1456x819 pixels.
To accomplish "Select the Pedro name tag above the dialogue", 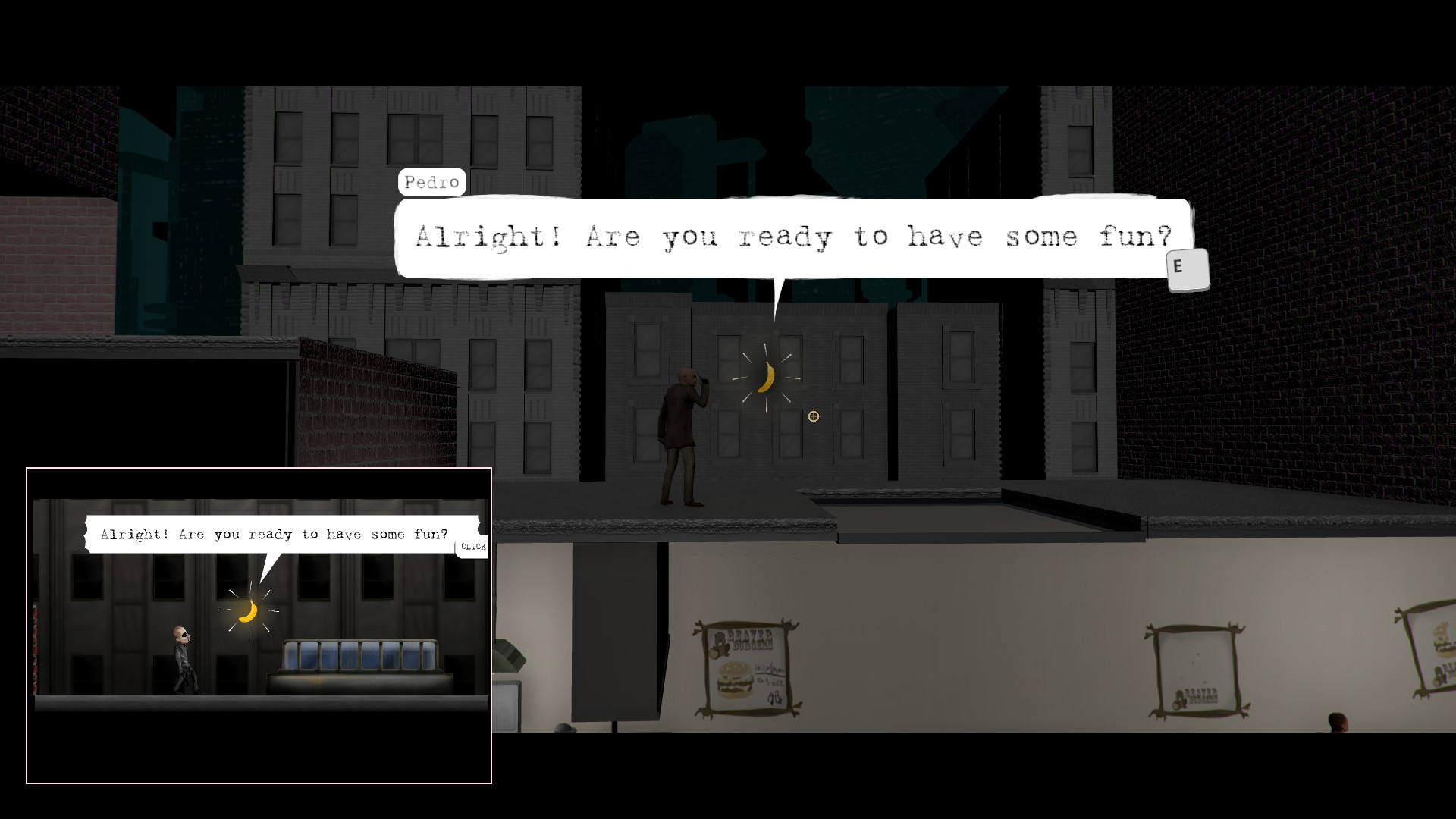I will (432, 182).
